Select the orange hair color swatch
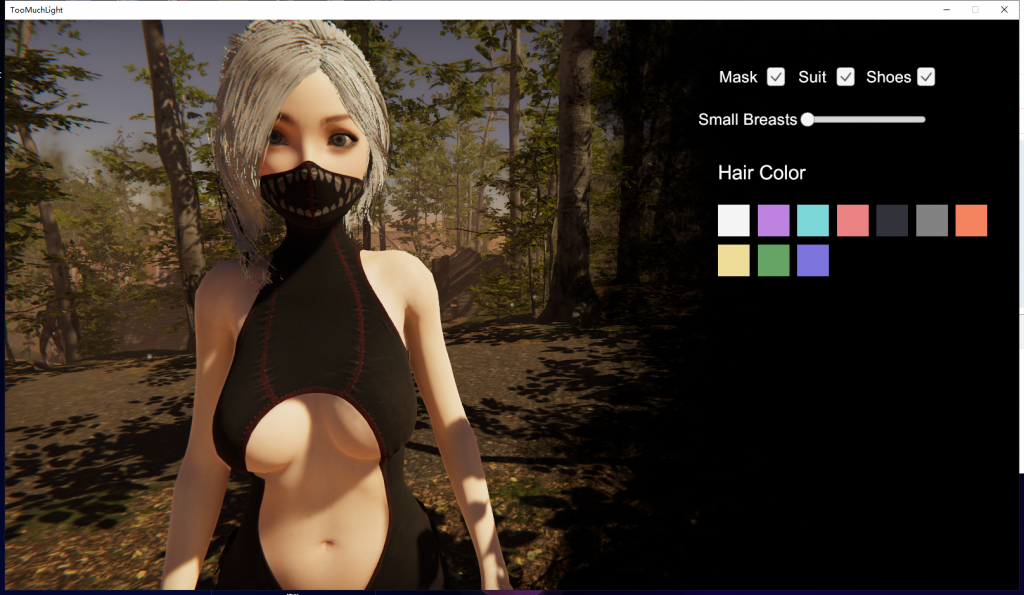The height and width of the screenshot is (595, 1024). [971, 220]
